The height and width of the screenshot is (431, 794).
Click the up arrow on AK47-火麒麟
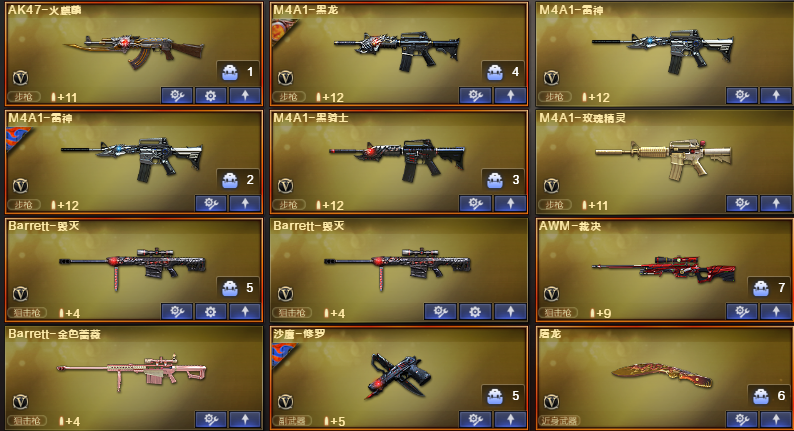[x=244, y=96]
